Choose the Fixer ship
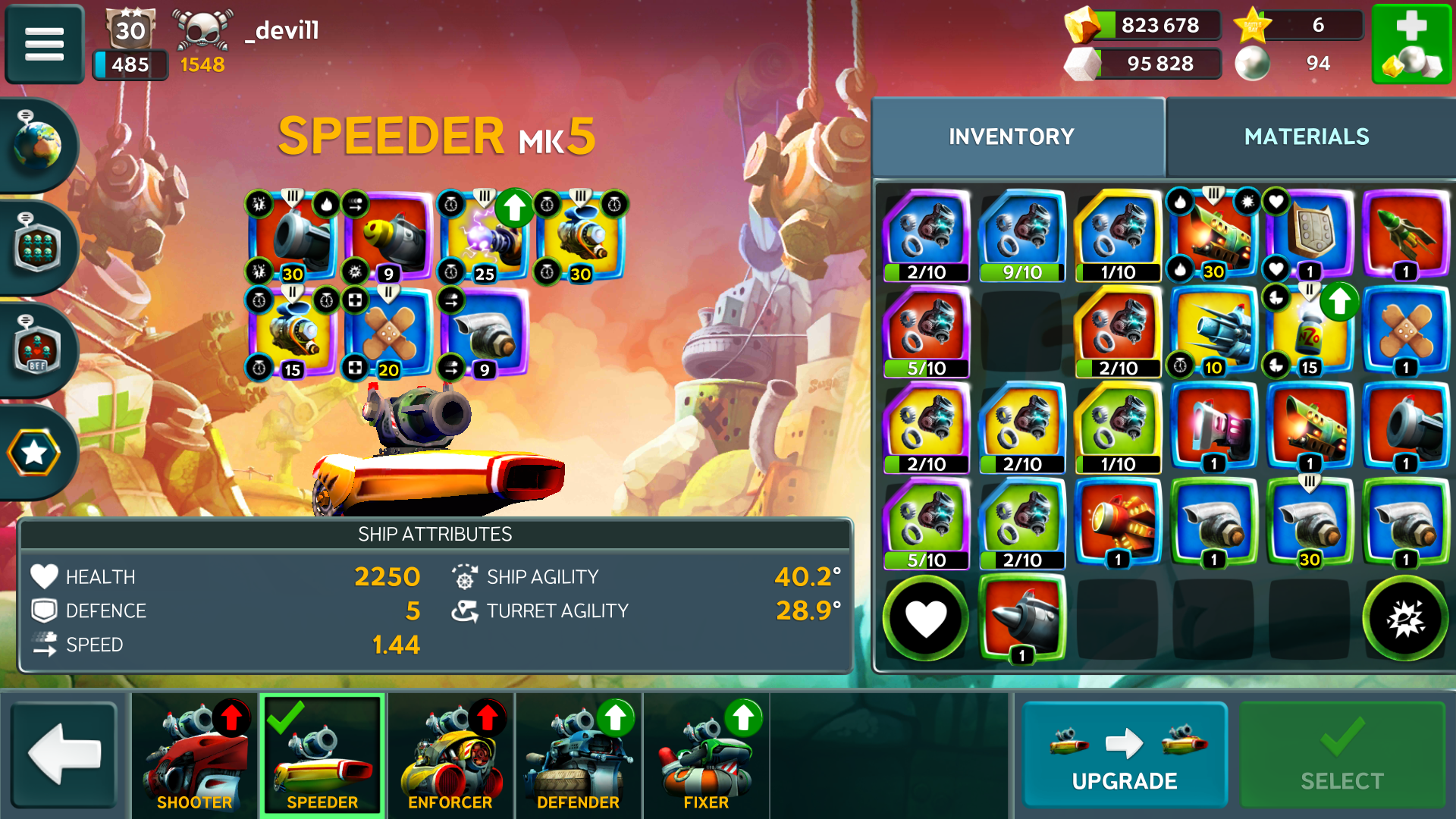Image resolution: width=1456 pixels, height=819 pixels. (706, 754)
